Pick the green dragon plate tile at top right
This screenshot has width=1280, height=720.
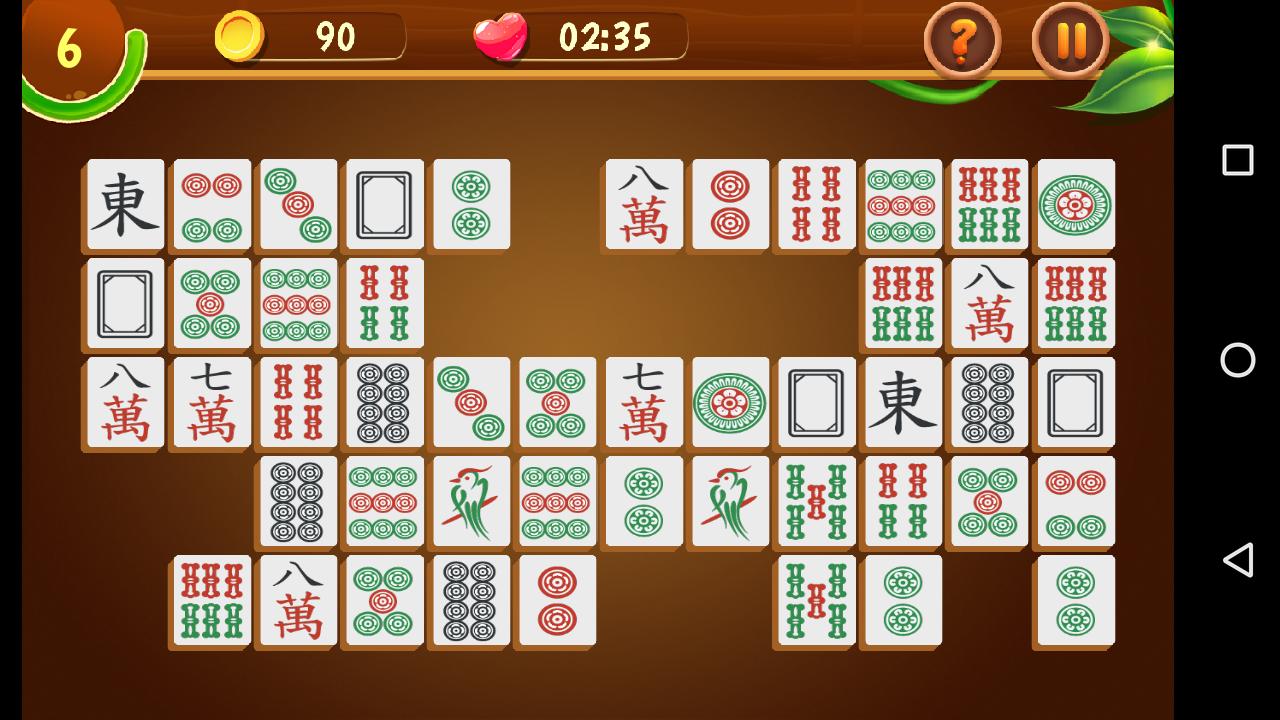point(1074,204)
